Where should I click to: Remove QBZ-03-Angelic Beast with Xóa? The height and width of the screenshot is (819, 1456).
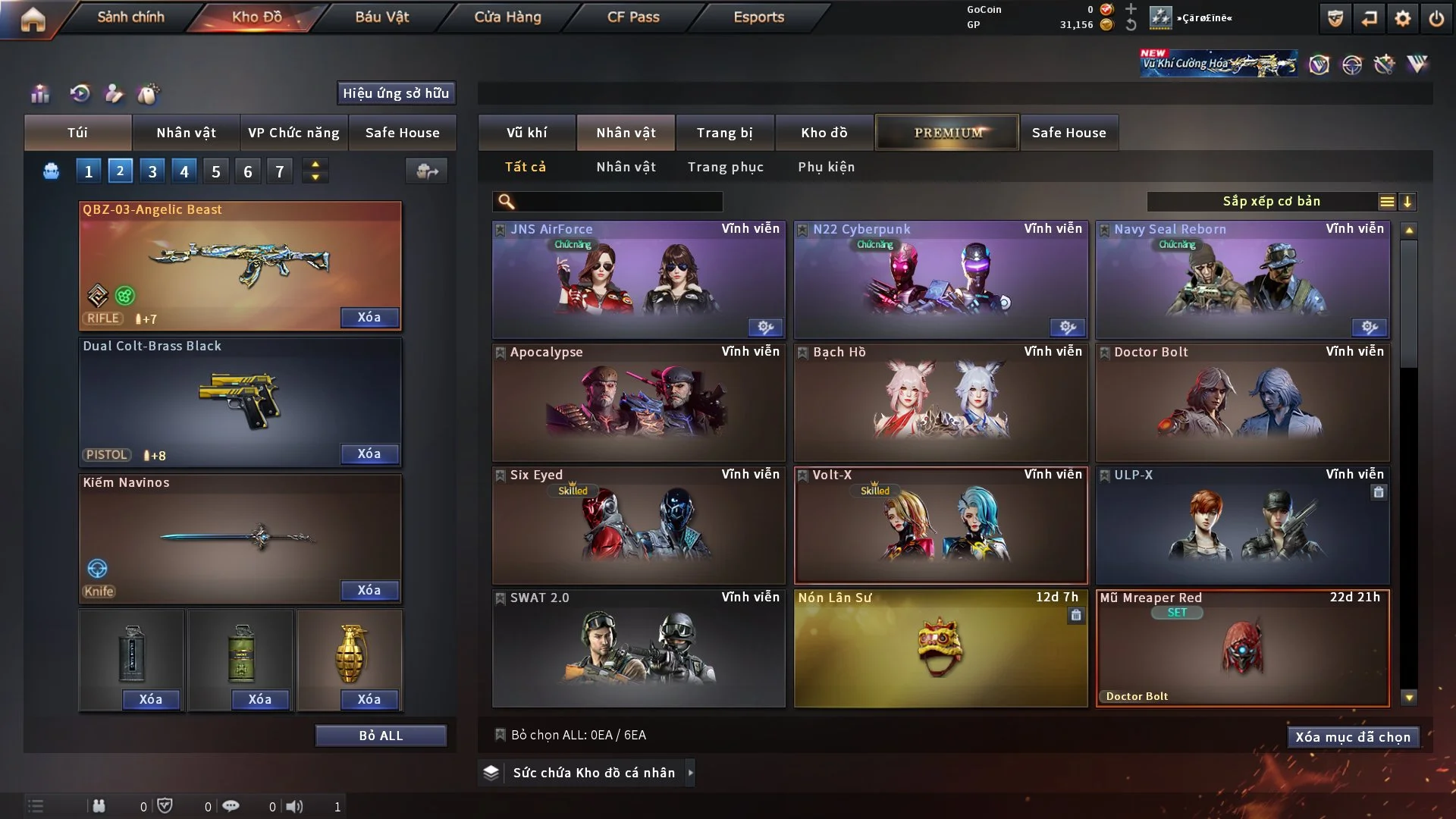point(369,317)
